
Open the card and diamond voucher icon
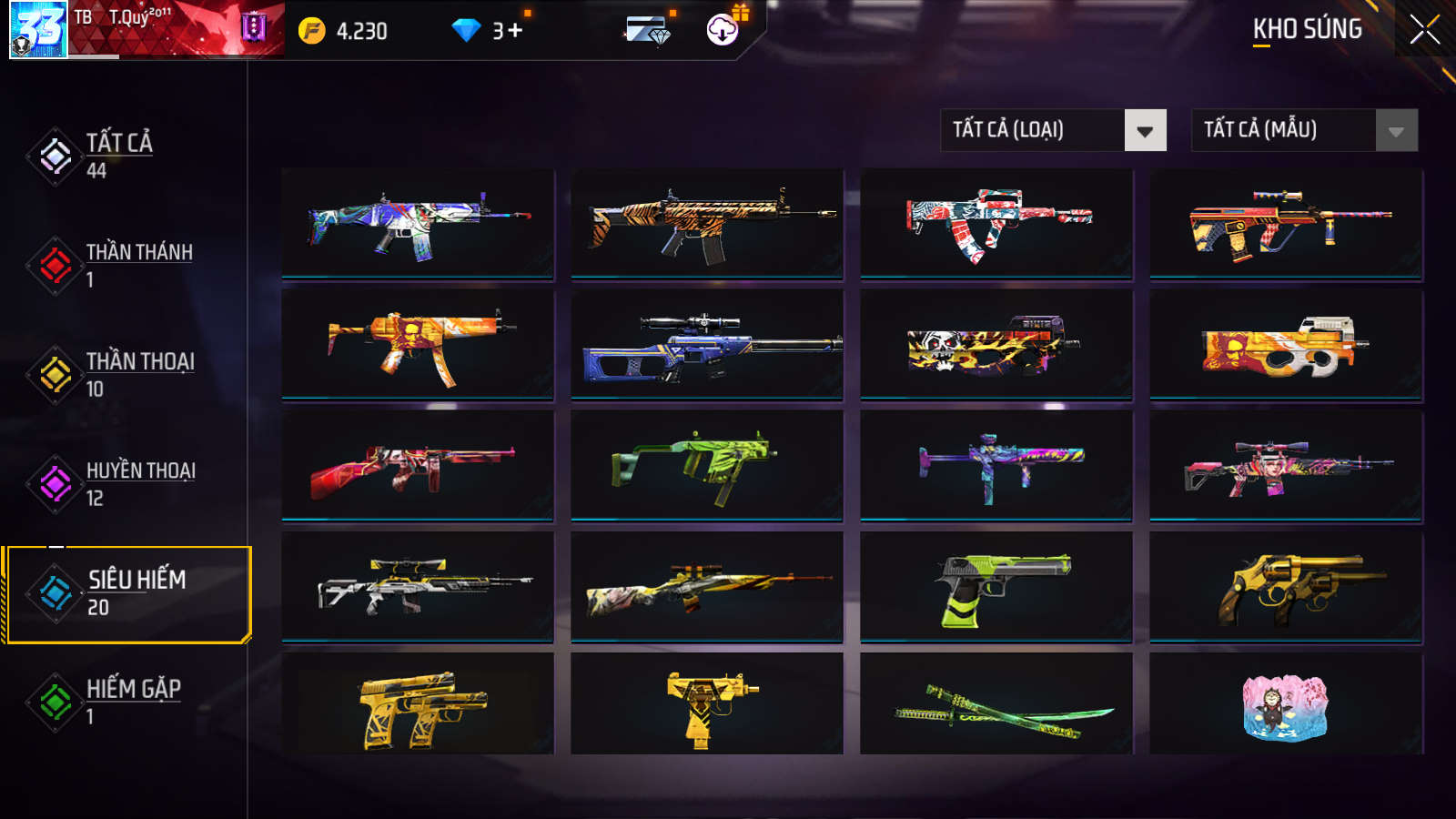[x=648, y=31]
